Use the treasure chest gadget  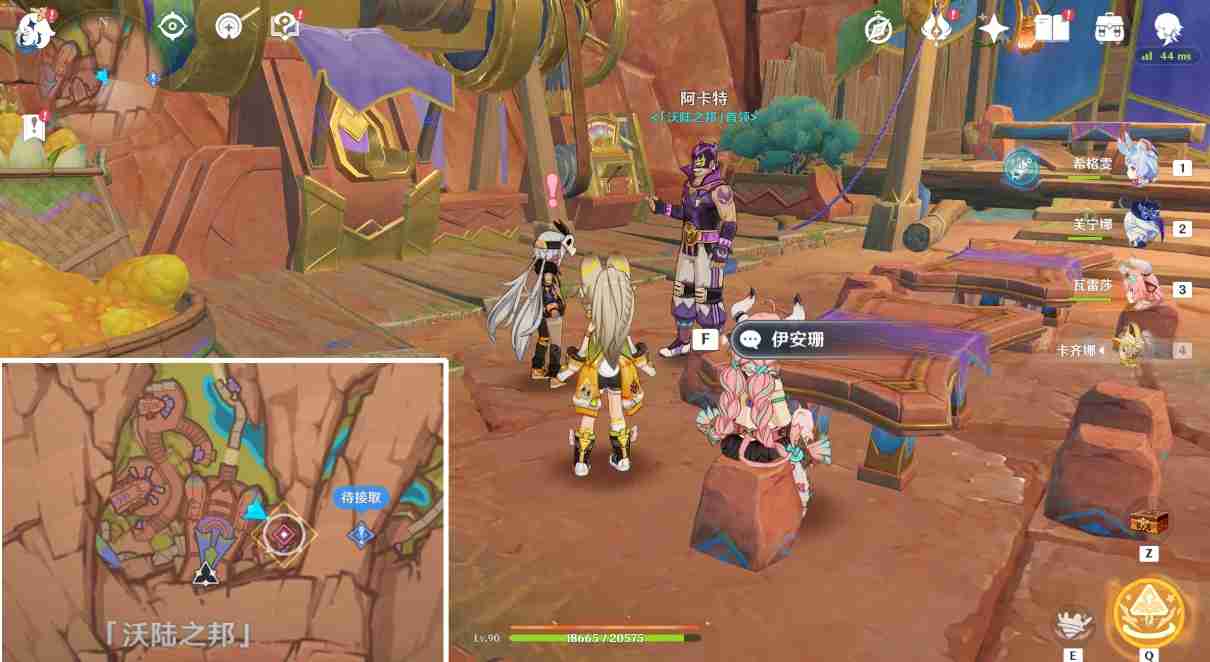pos(1148,522)
